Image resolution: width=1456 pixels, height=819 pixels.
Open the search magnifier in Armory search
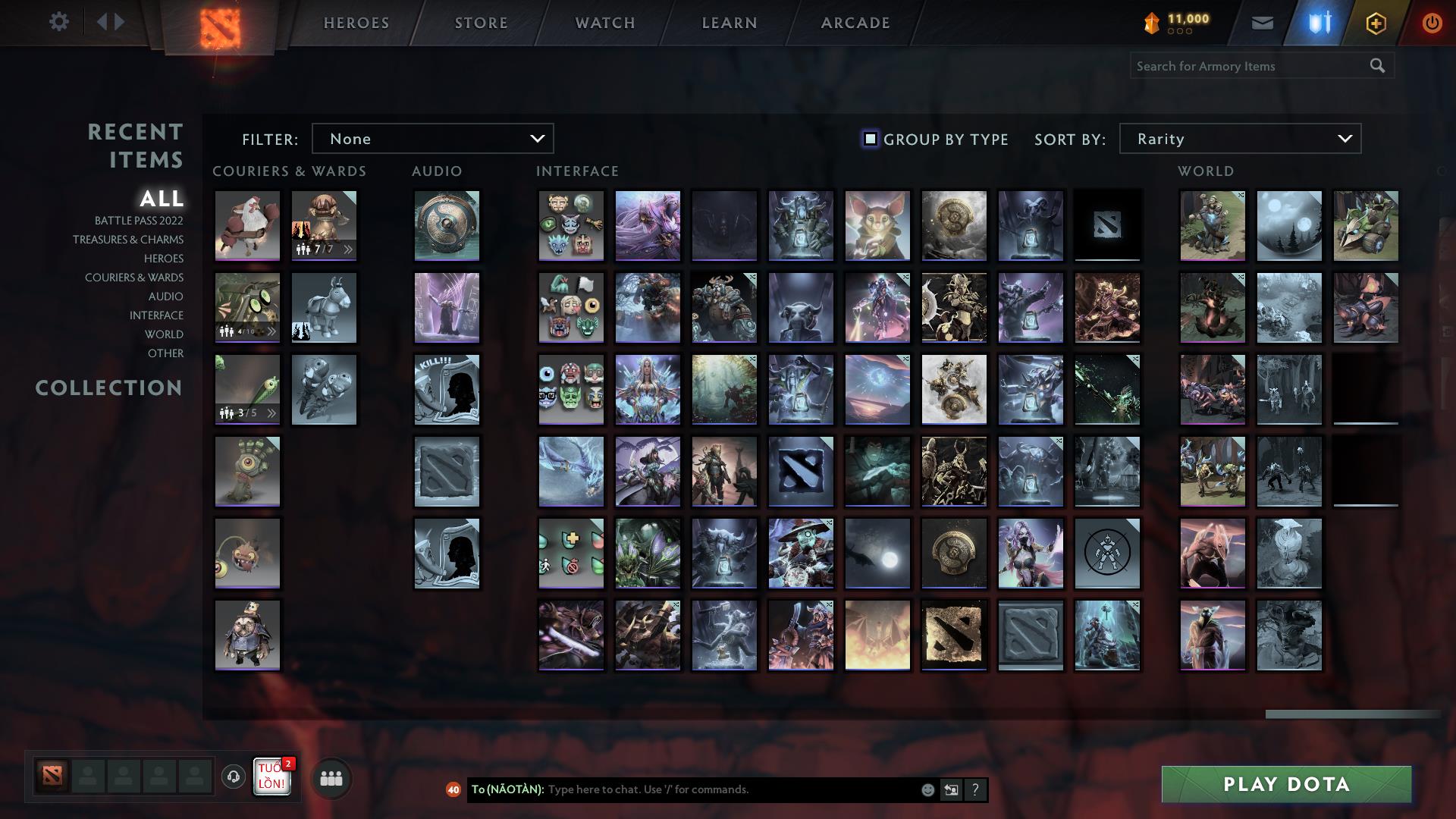pyautogui.click(x=1377, y=66)
